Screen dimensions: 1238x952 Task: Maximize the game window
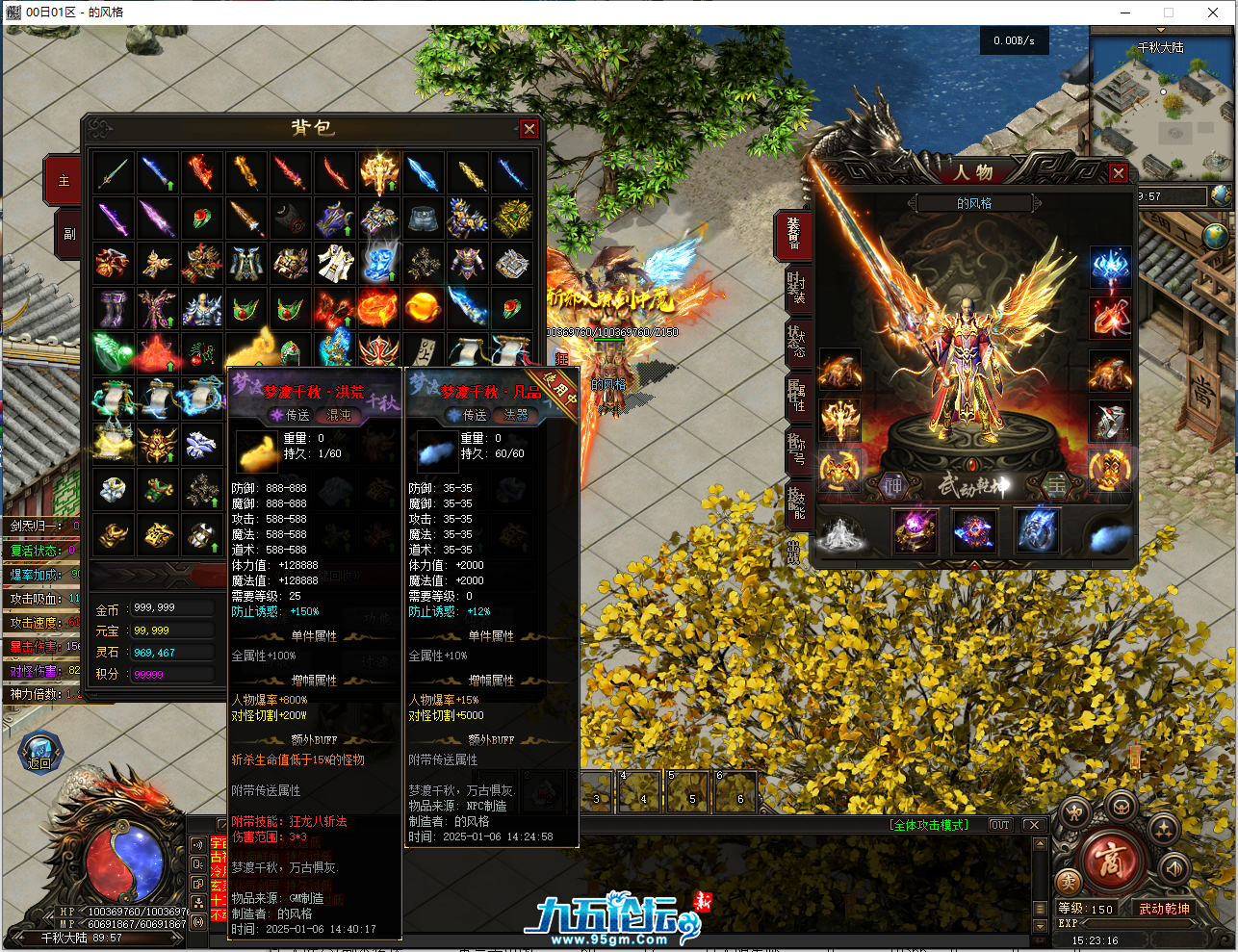click(1169, 13)
